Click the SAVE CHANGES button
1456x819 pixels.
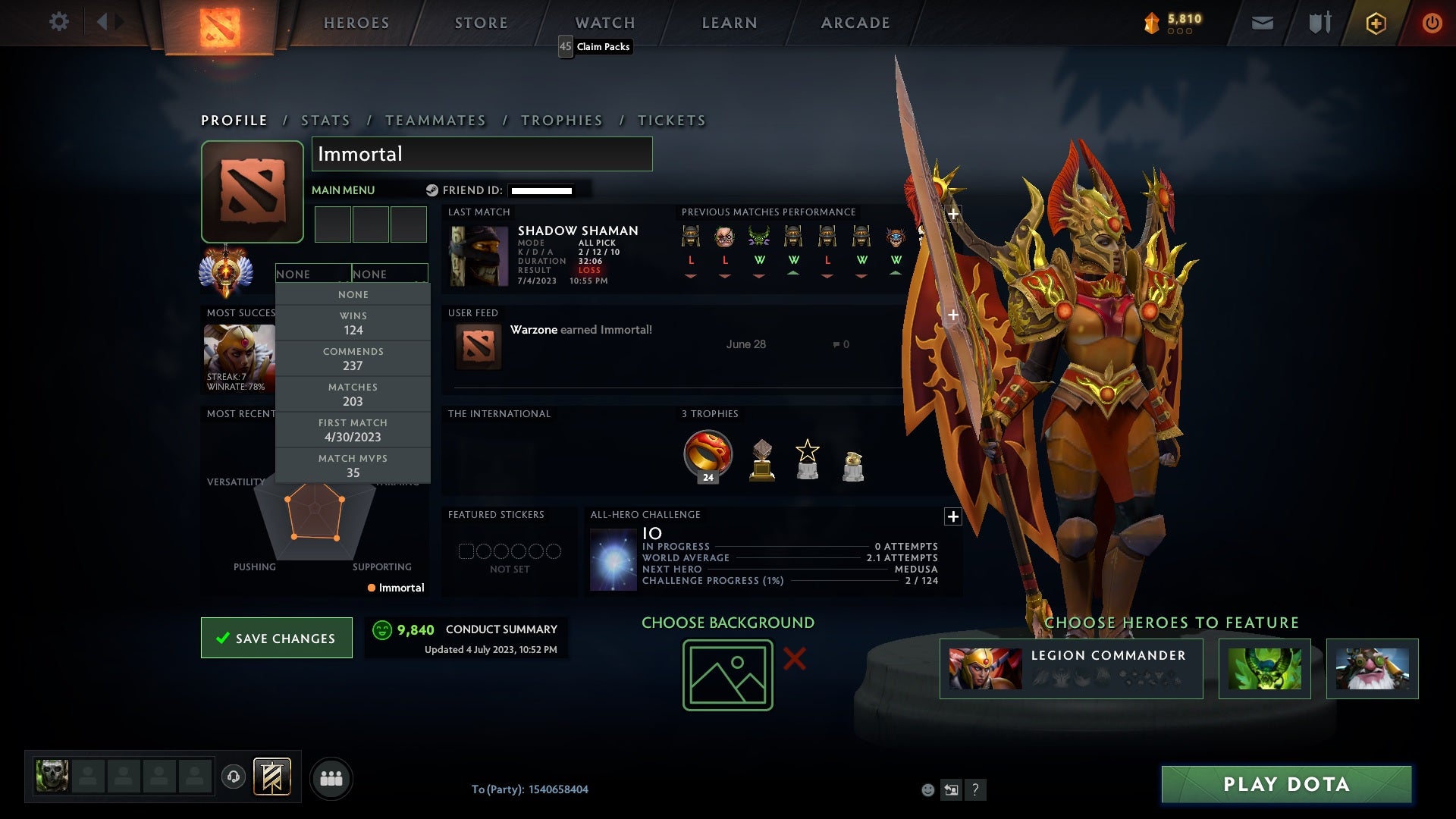276,638
